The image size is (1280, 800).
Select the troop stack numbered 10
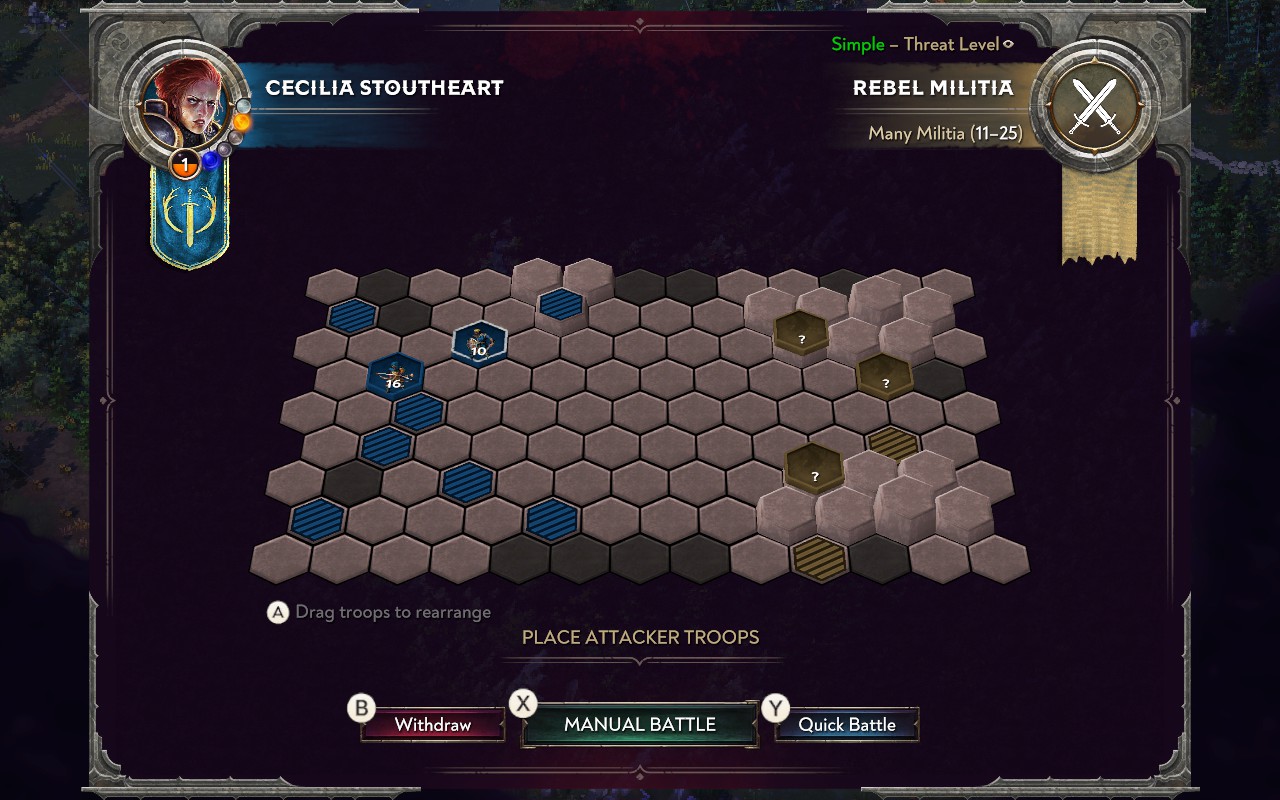pos(479,343)
